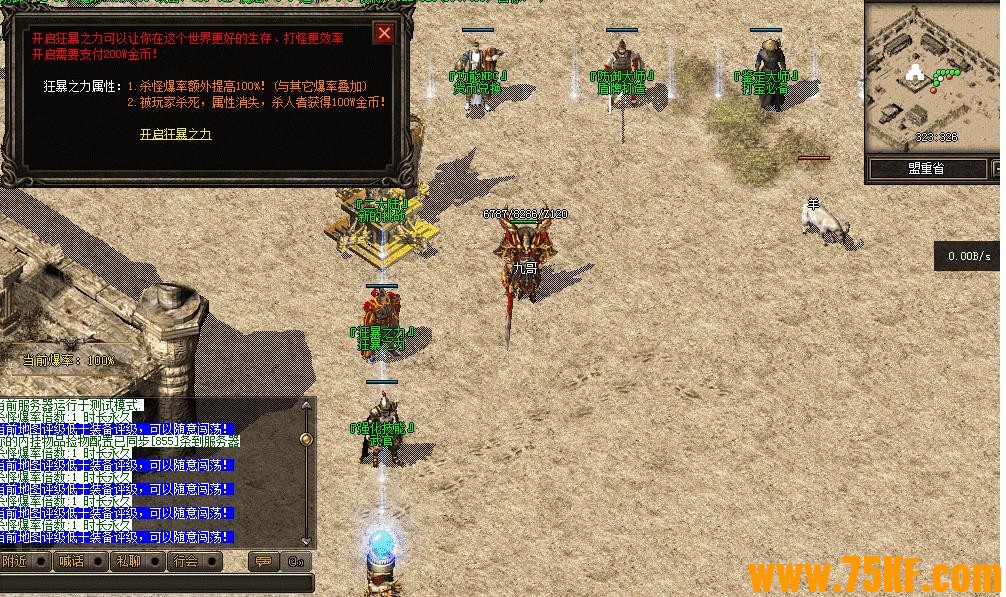Click the round chat scrollbar handle
This screenshot has width=1006, height=597.
(x=306, y=438)
